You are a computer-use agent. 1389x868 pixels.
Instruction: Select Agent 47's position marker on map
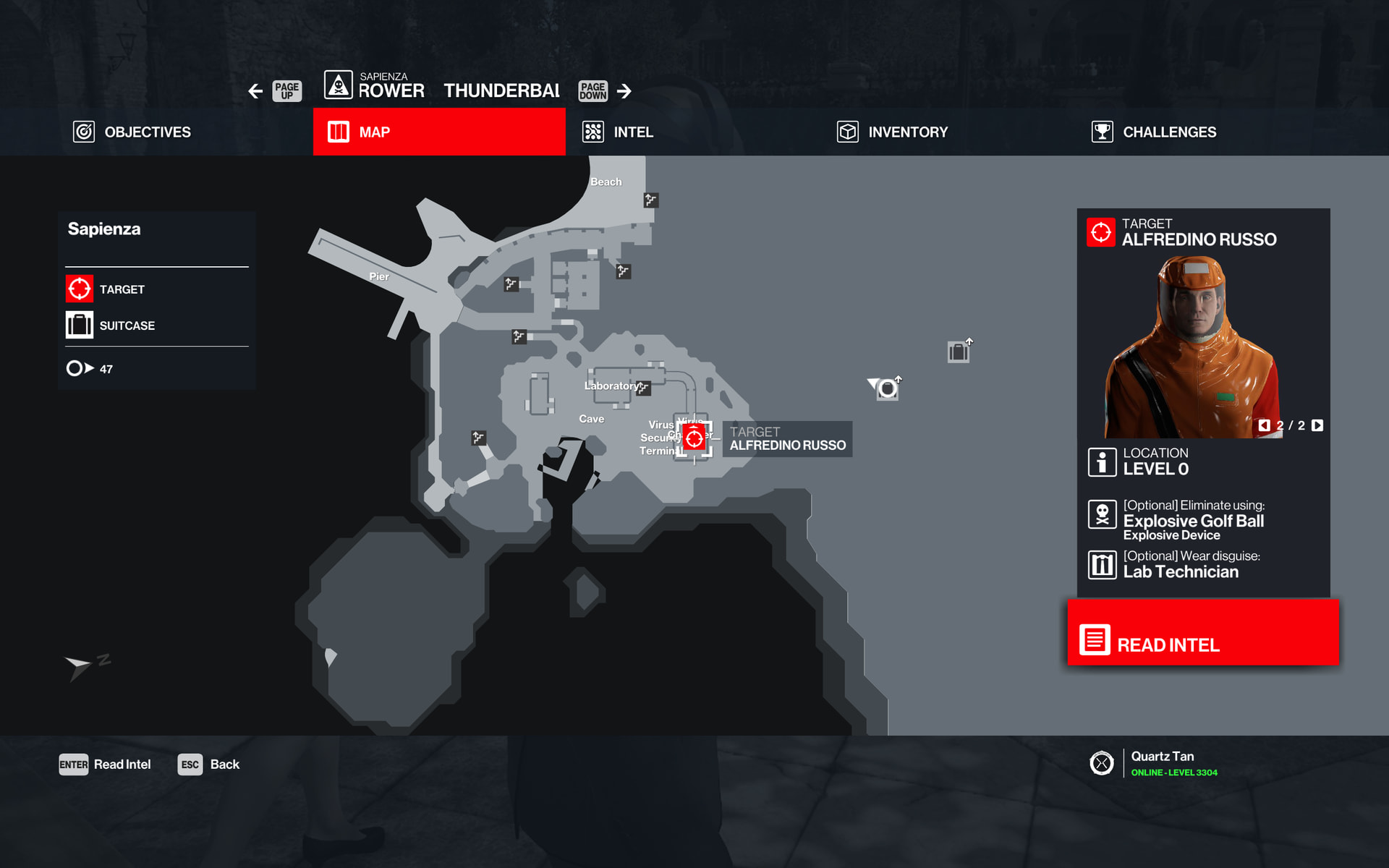pyautogui.click(x=887, y=389)
